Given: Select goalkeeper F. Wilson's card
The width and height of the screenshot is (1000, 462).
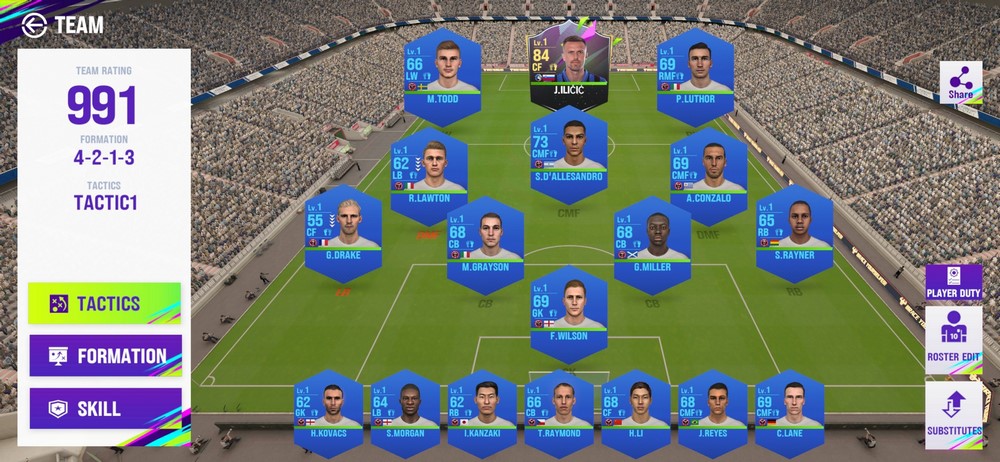Looking at the screenshot, I should [568, 305].
